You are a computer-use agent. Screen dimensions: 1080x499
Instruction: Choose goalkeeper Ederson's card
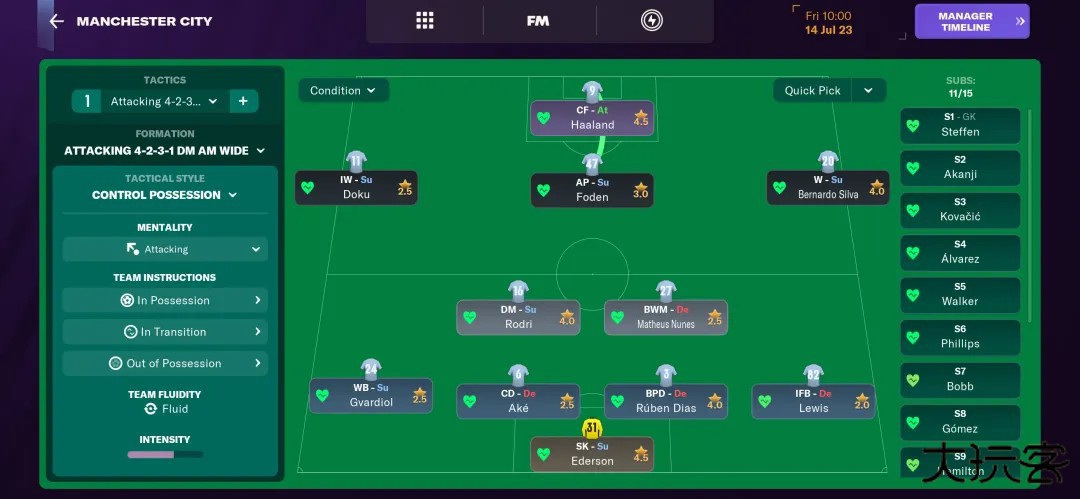592,454
